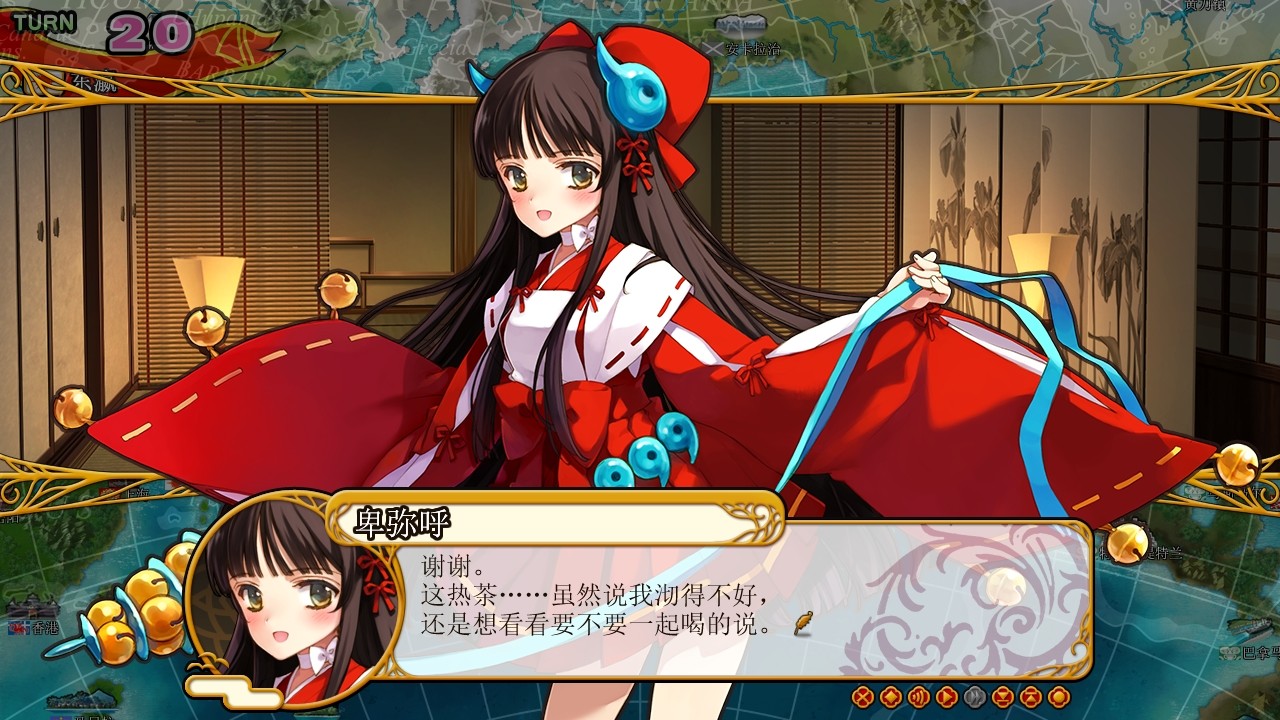
Task: Hide the dialogue window using the X icon
Action: tap(862, 697)
